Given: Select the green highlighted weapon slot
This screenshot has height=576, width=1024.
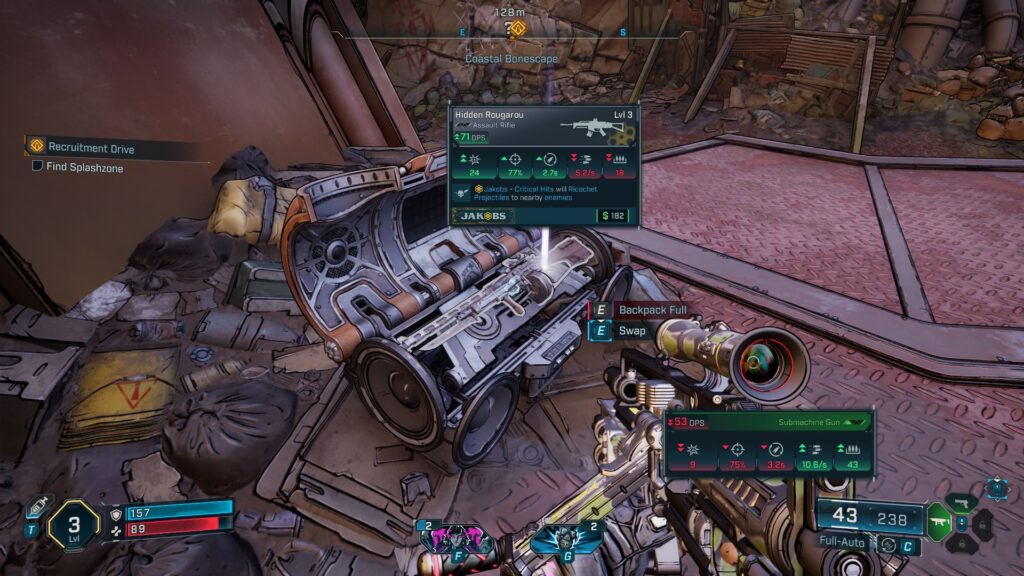Looking at the screenshot, I should click(x=938, y=521).
